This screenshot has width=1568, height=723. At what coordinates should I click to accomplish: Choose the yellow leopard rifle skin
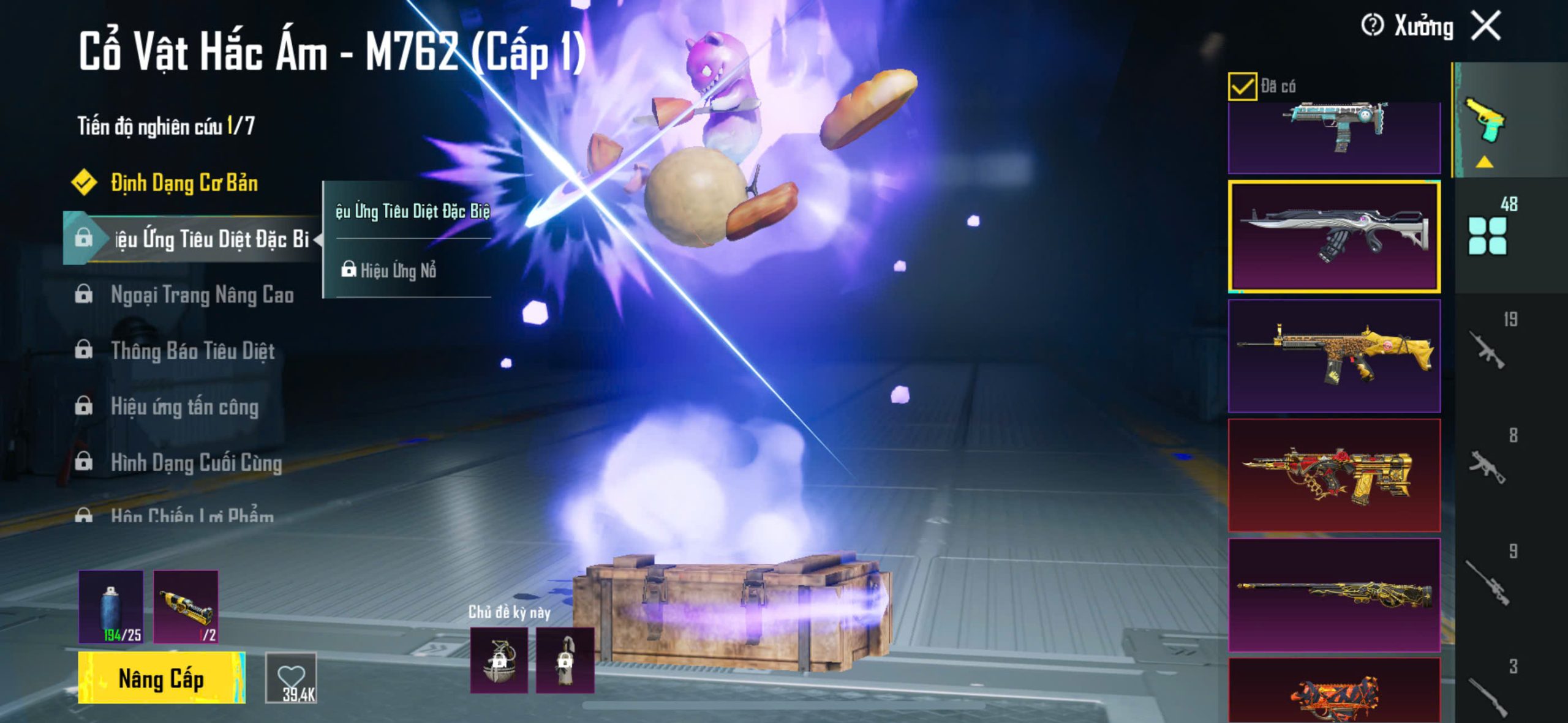point(1334,356)
